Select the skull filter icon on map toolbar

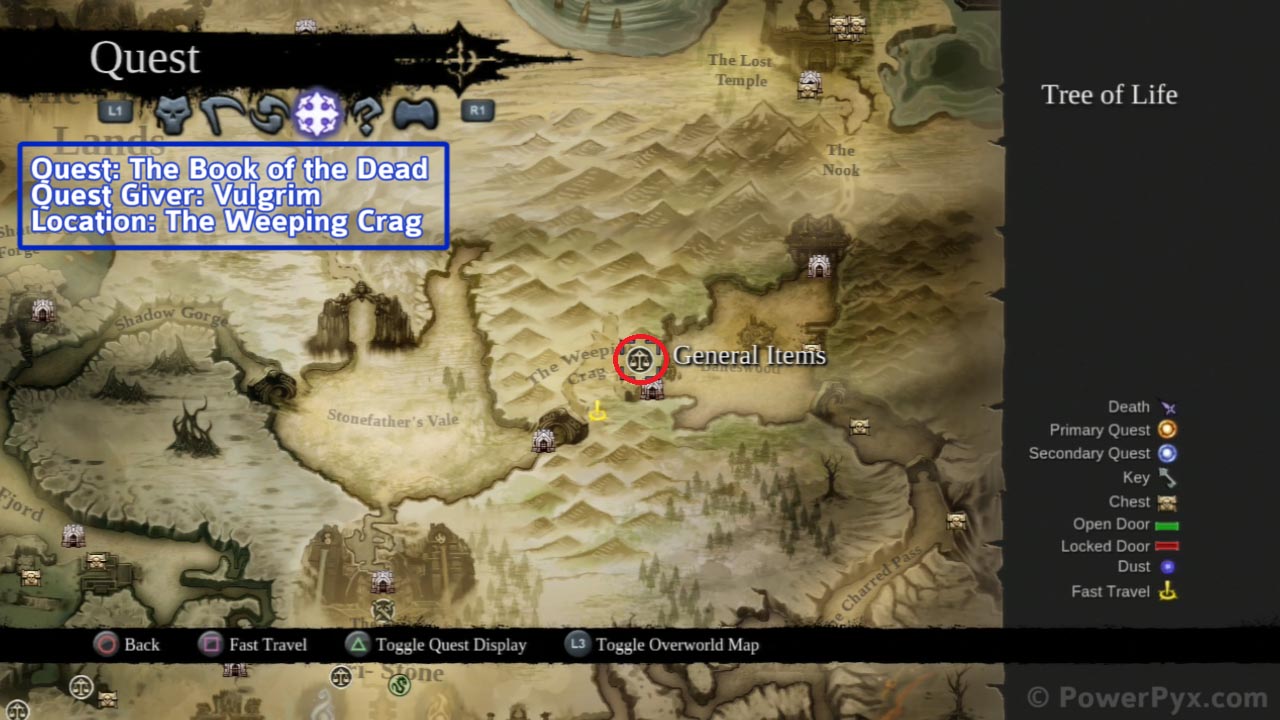point(169,112)
